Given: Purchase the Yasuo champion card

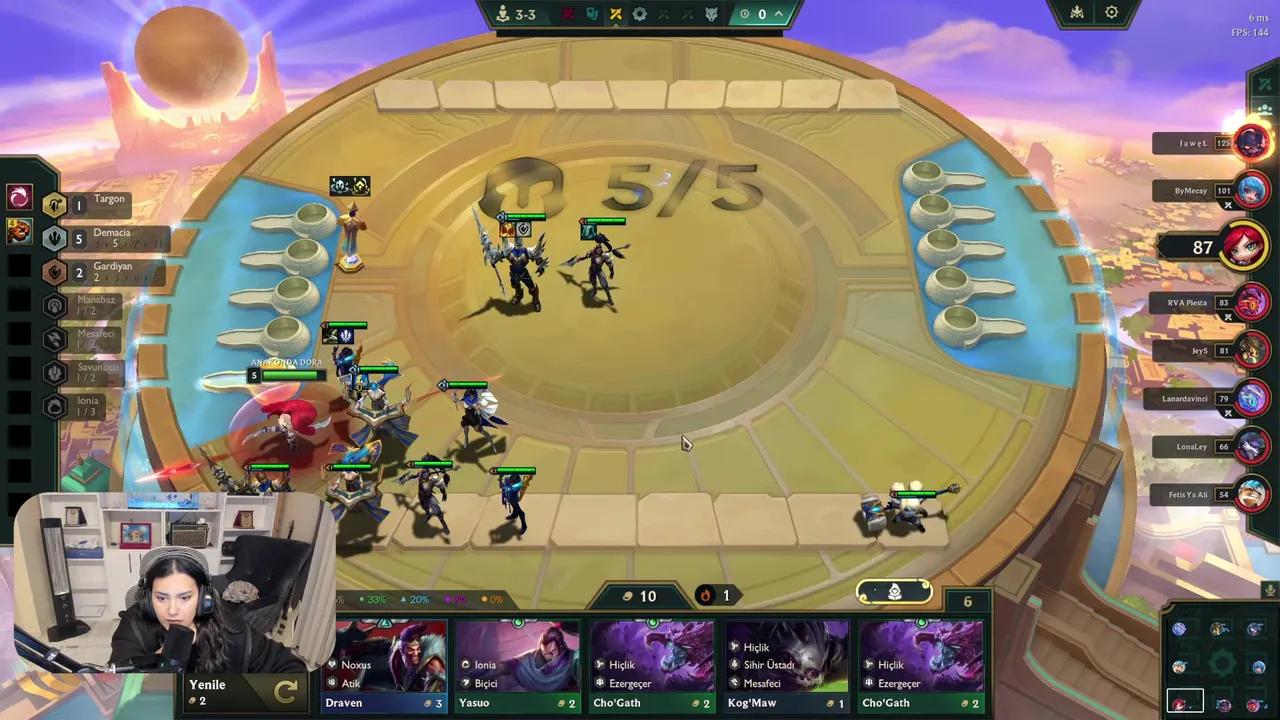Looking at the screenshot, I should coord(517,664).
